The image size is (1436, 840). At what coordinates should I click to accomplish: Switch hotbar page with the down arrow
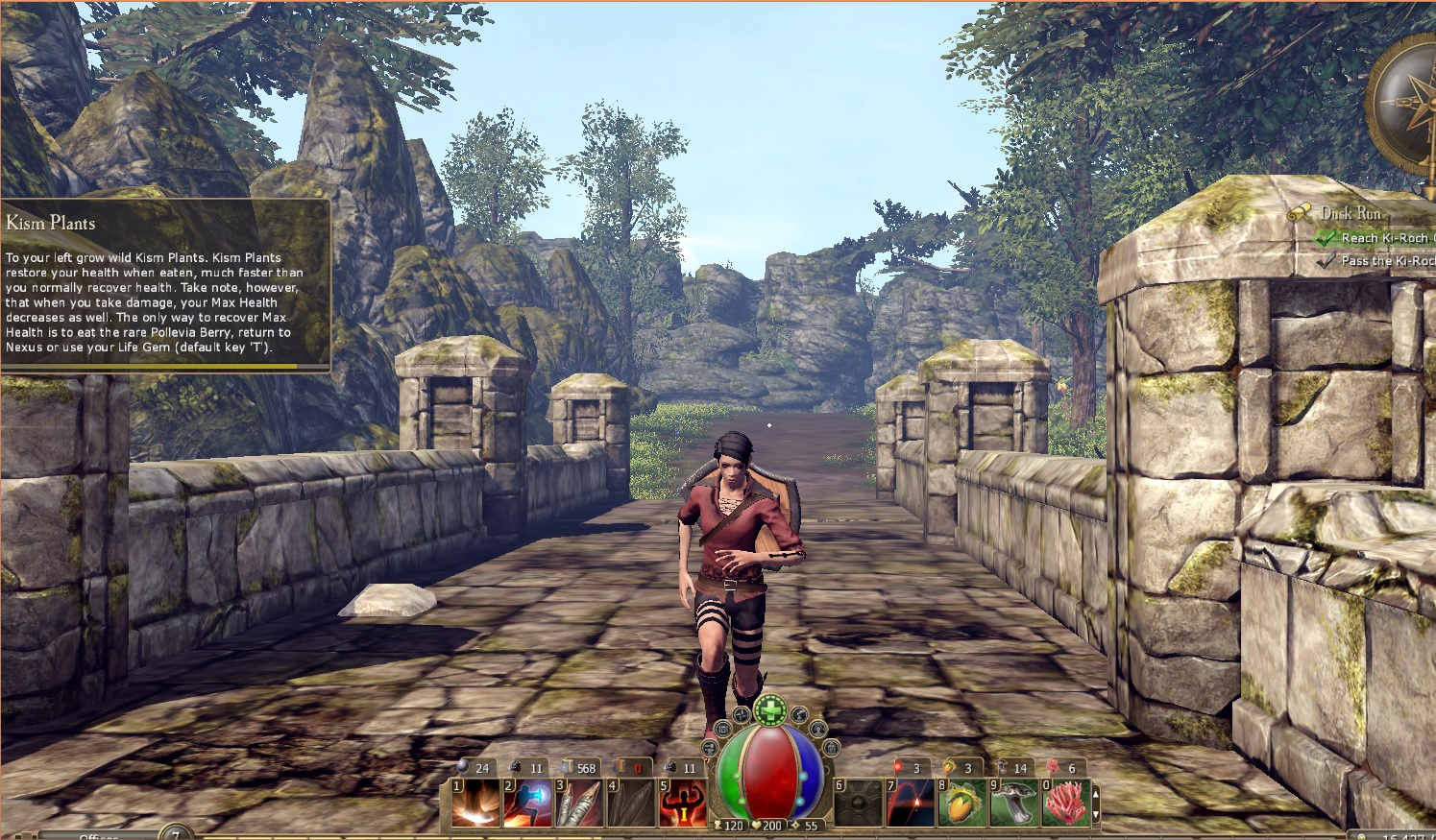point(1096,815)
